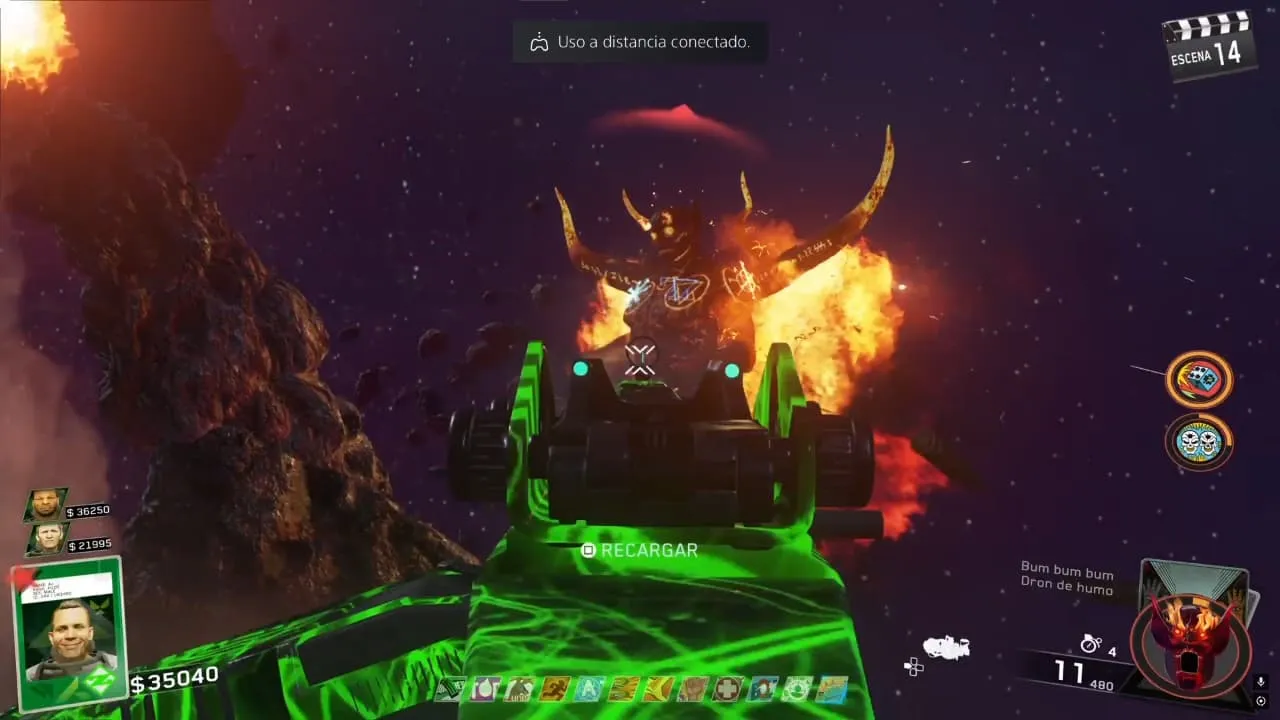Click the running man perk icon
1280x720 pixels.
click(x=554, y=689)
